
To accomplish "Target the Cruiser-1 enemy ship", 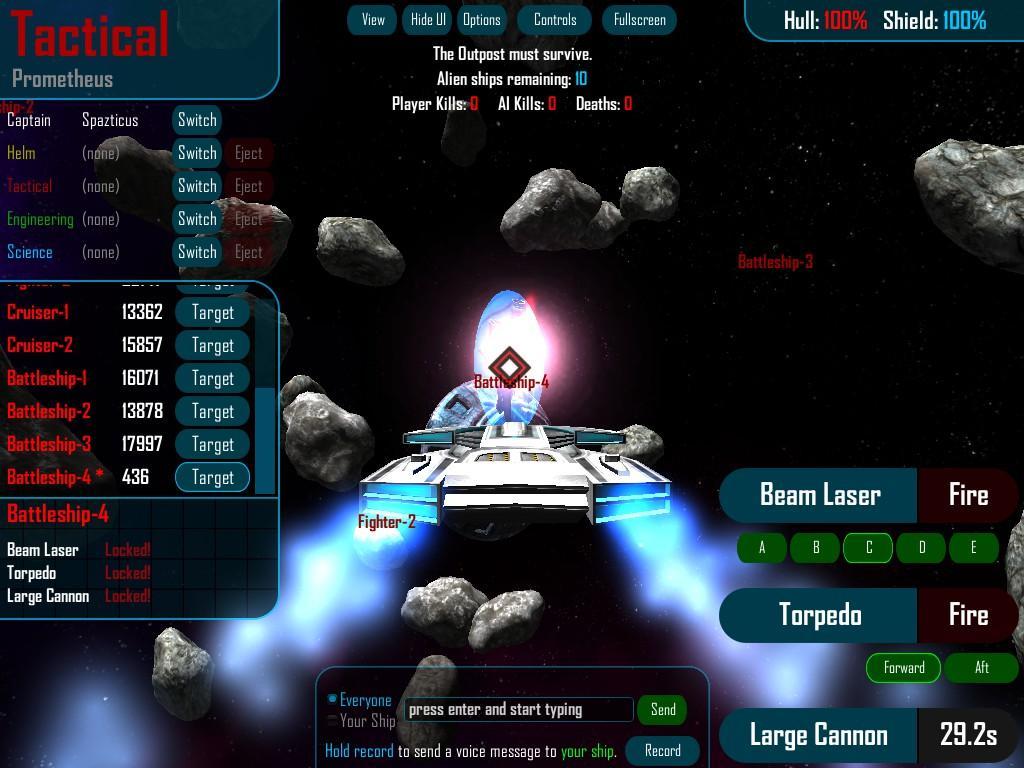I will click(212, 312).
